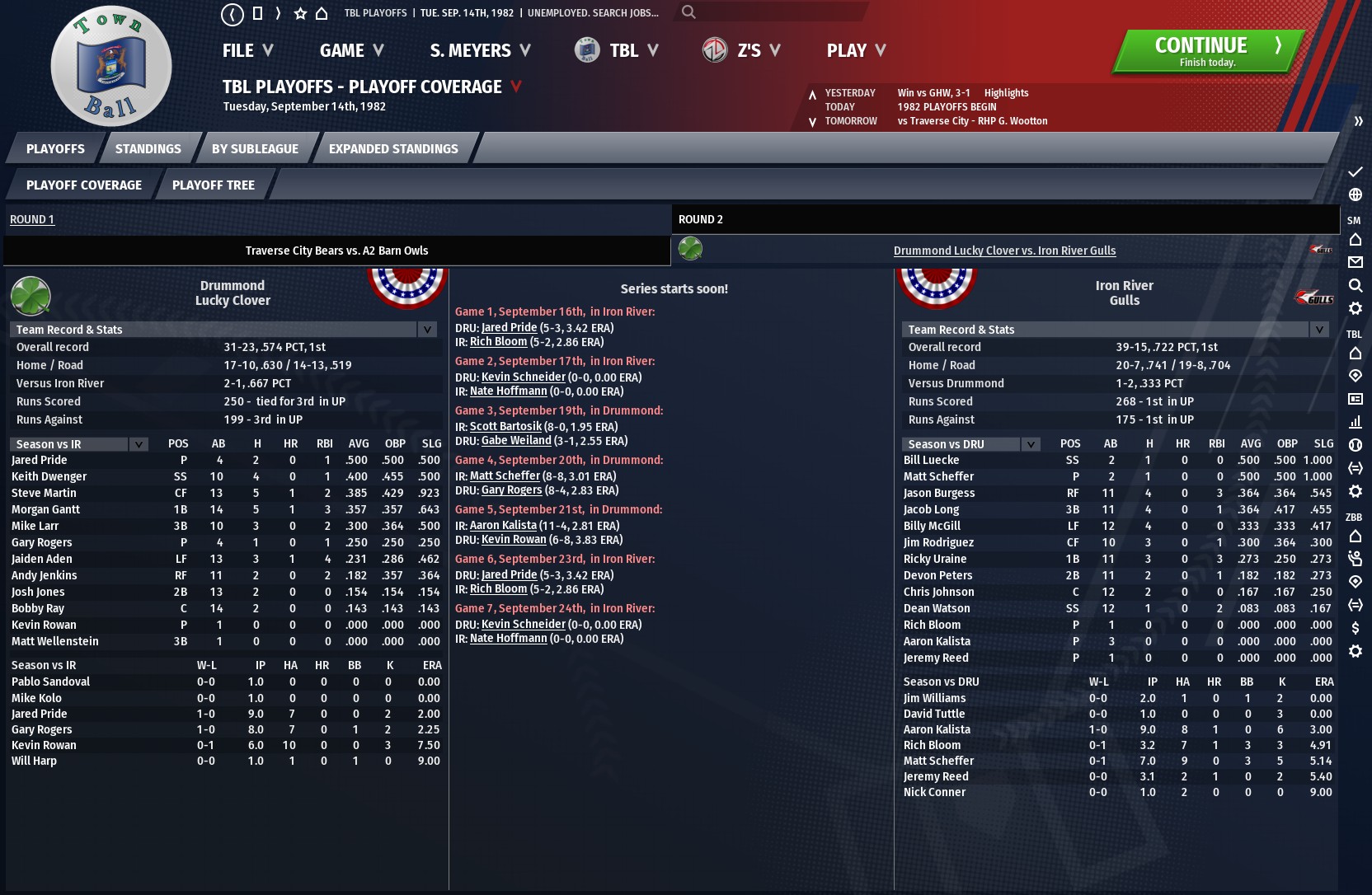
Task: Open the PLAY menu
Action: pyautogui.click(x=856, y=51)
